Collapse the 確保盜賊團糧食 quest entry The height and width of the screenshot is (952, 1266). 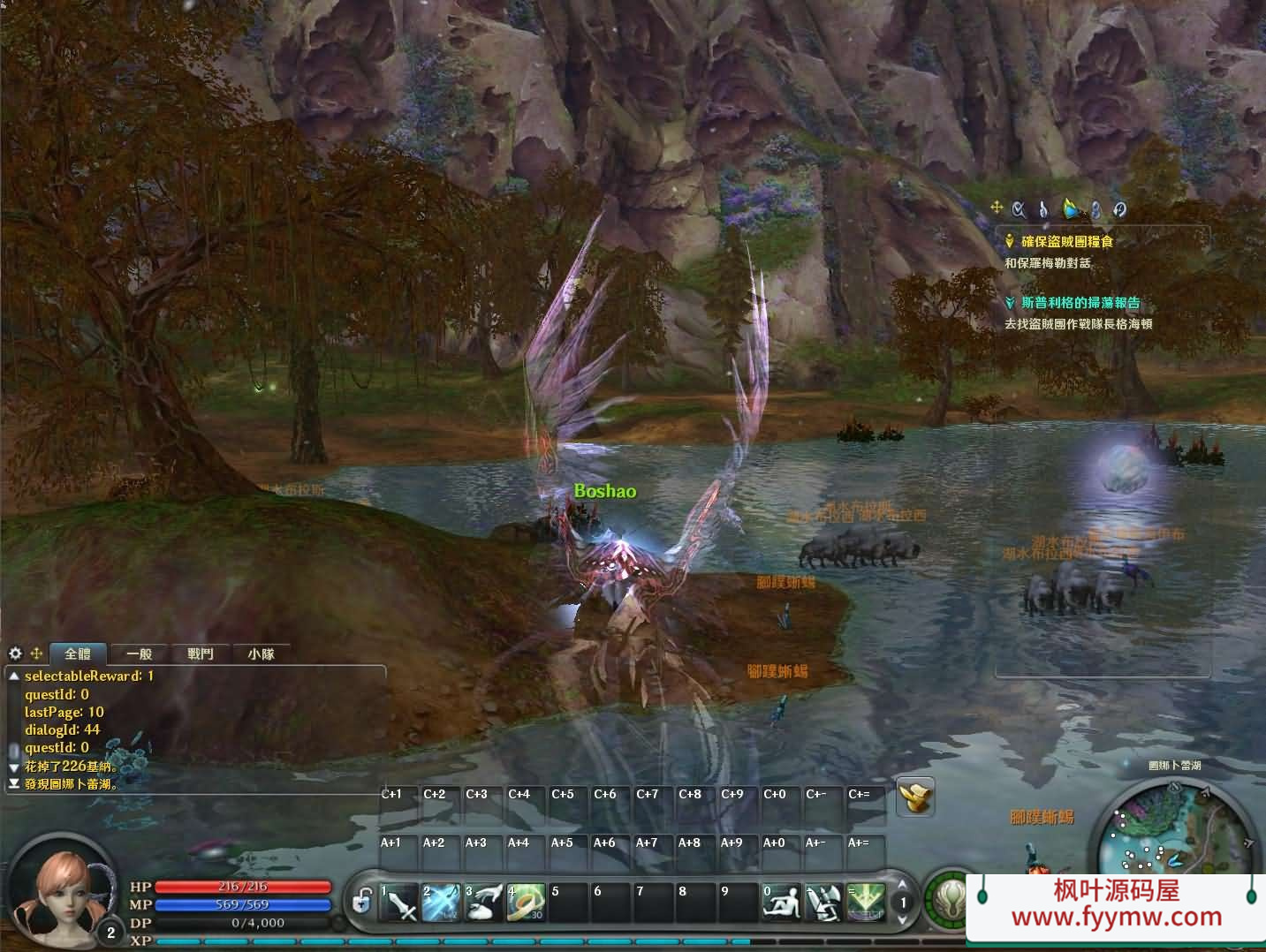coord(1010,240)
